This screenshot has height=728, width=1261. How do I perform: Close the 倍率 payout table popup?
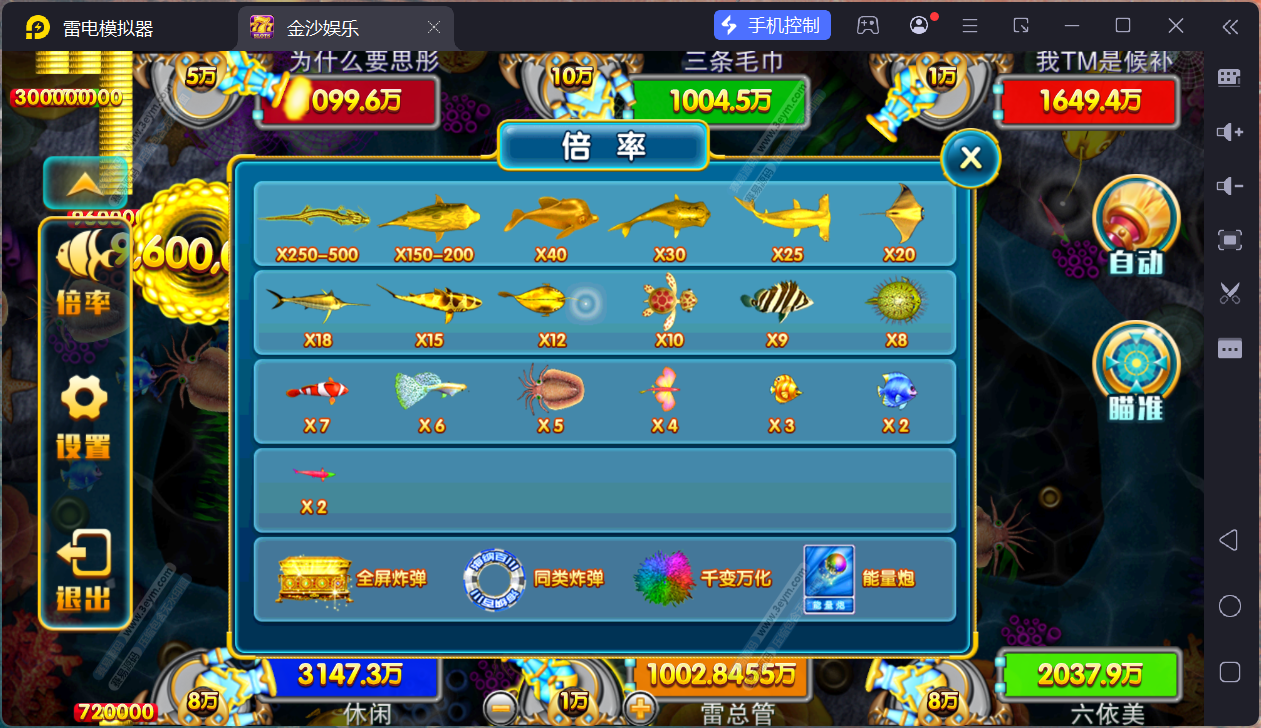pos(970,157)
